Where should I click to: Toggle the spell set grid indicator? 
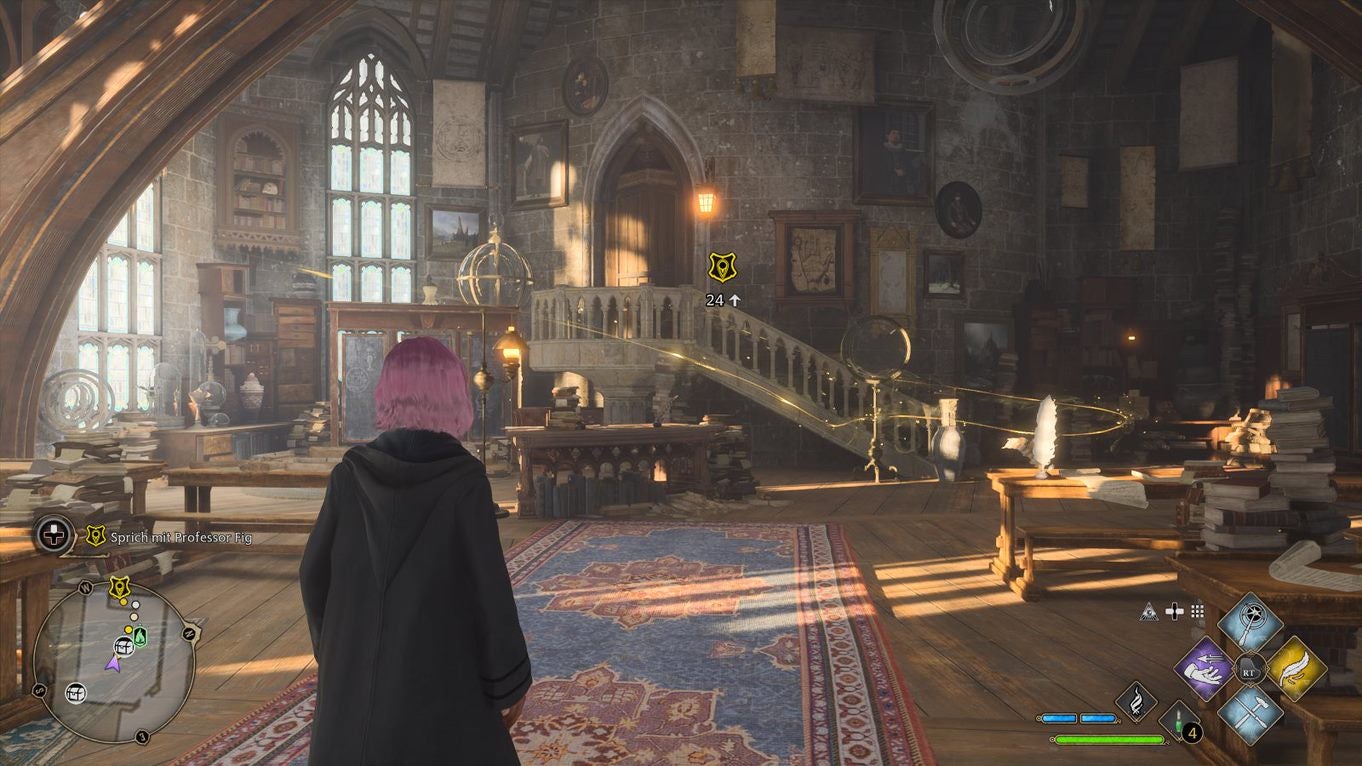point(1196,612)
